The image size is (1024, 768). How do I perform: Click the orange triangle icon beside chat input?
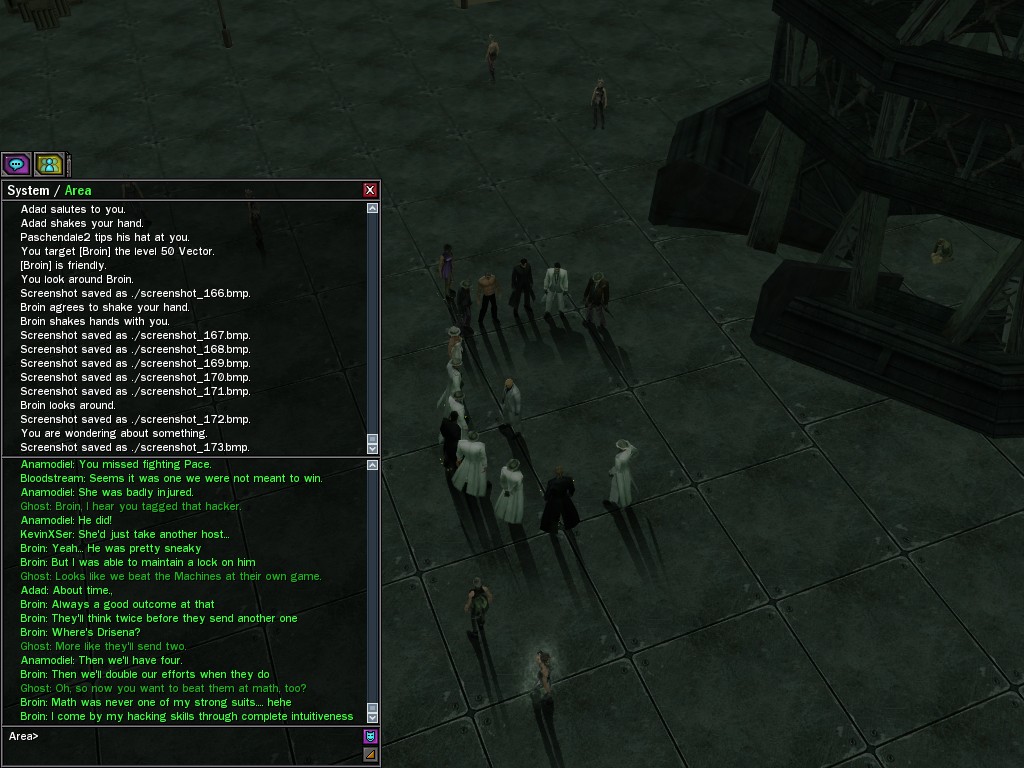click(x=370, y=754)
